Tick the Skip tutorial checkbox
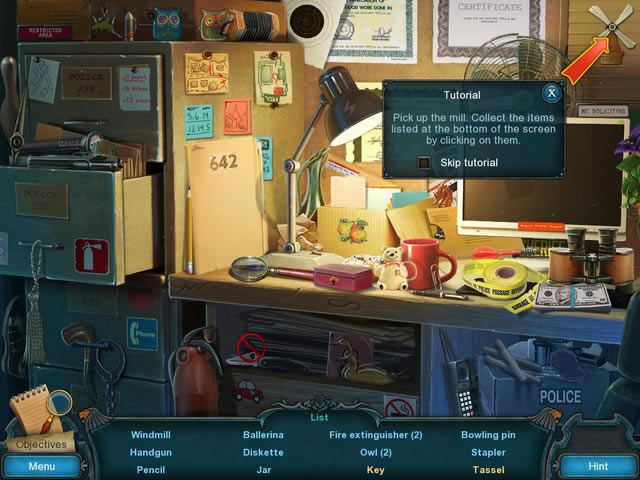Viewport: 640px width, 480px height. 424,162
